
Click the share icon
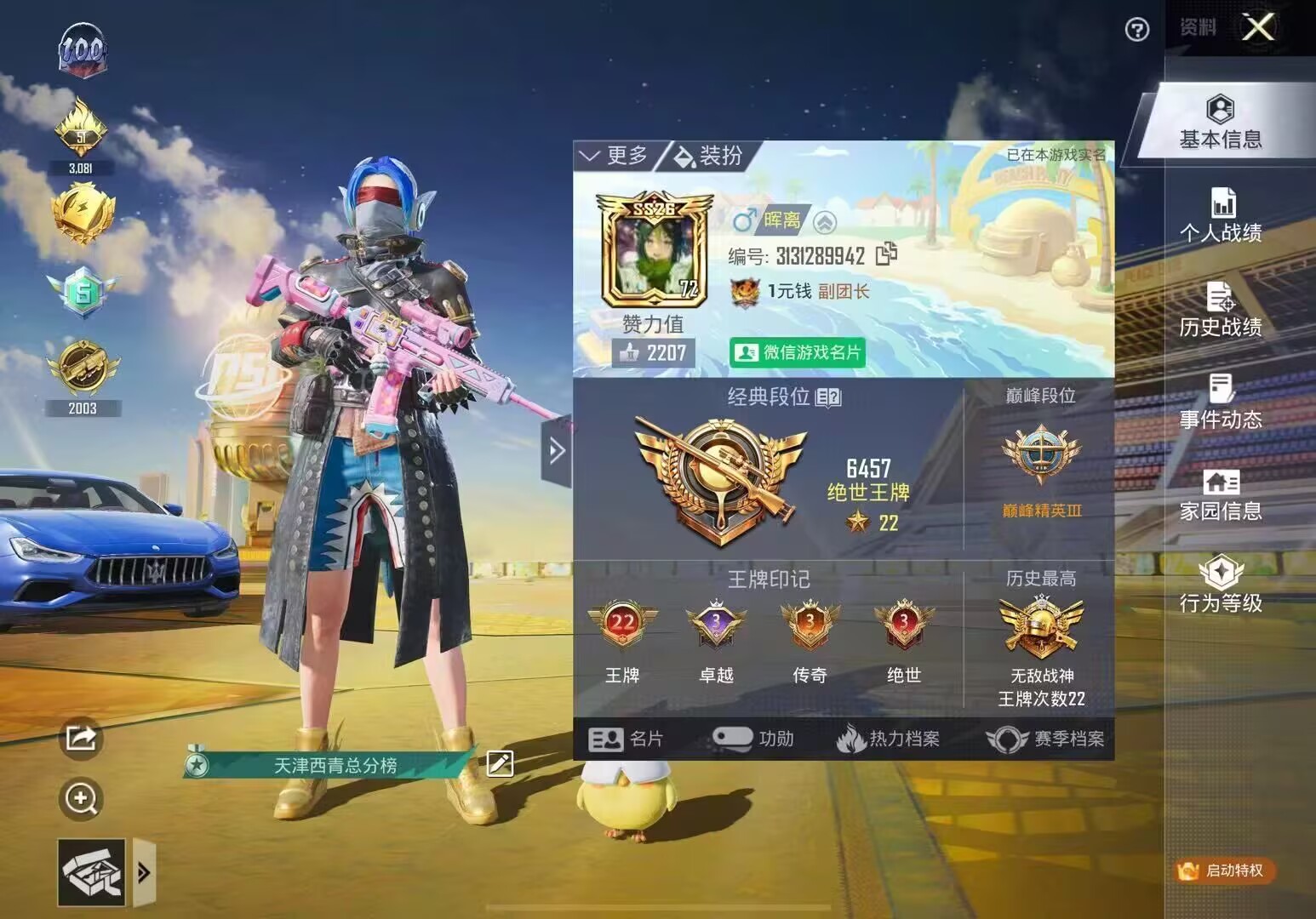click(81, 737)
